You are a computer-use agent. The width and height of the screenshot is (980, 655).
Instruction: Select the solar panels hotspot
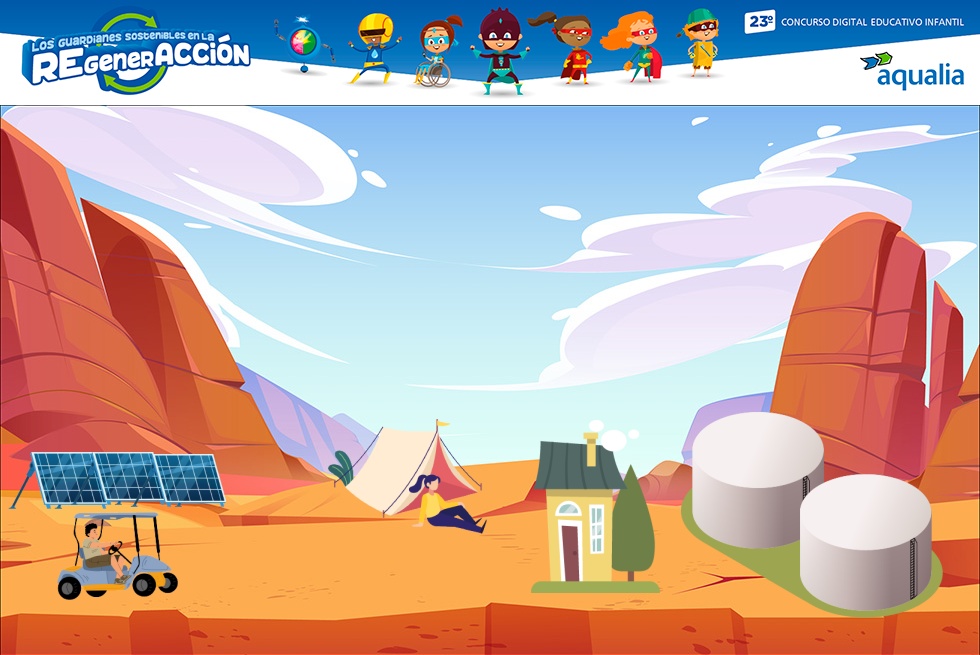point(124,478)
